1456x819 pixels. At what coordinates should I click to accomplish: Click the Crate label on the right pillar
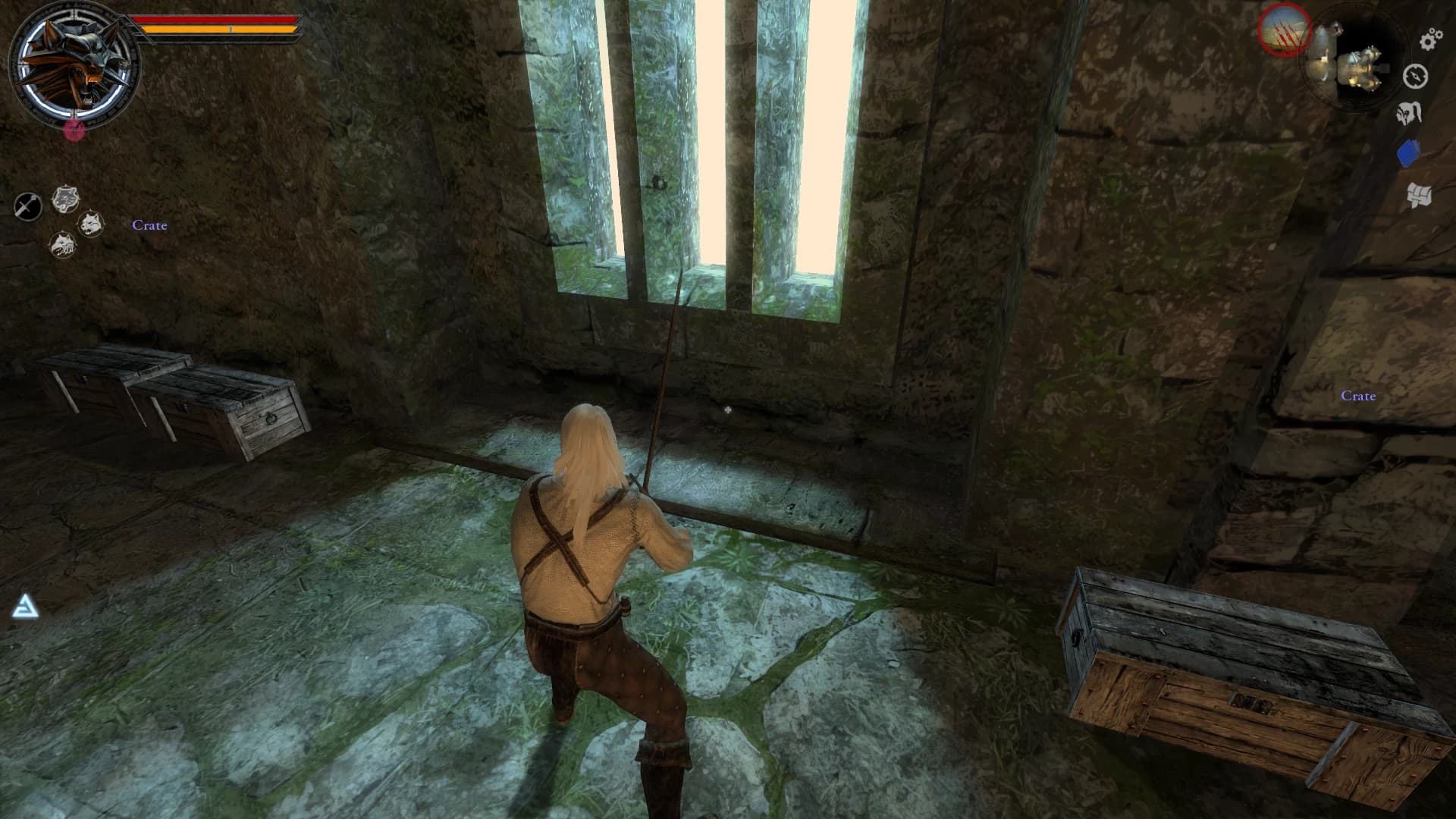click(1358, 396)
